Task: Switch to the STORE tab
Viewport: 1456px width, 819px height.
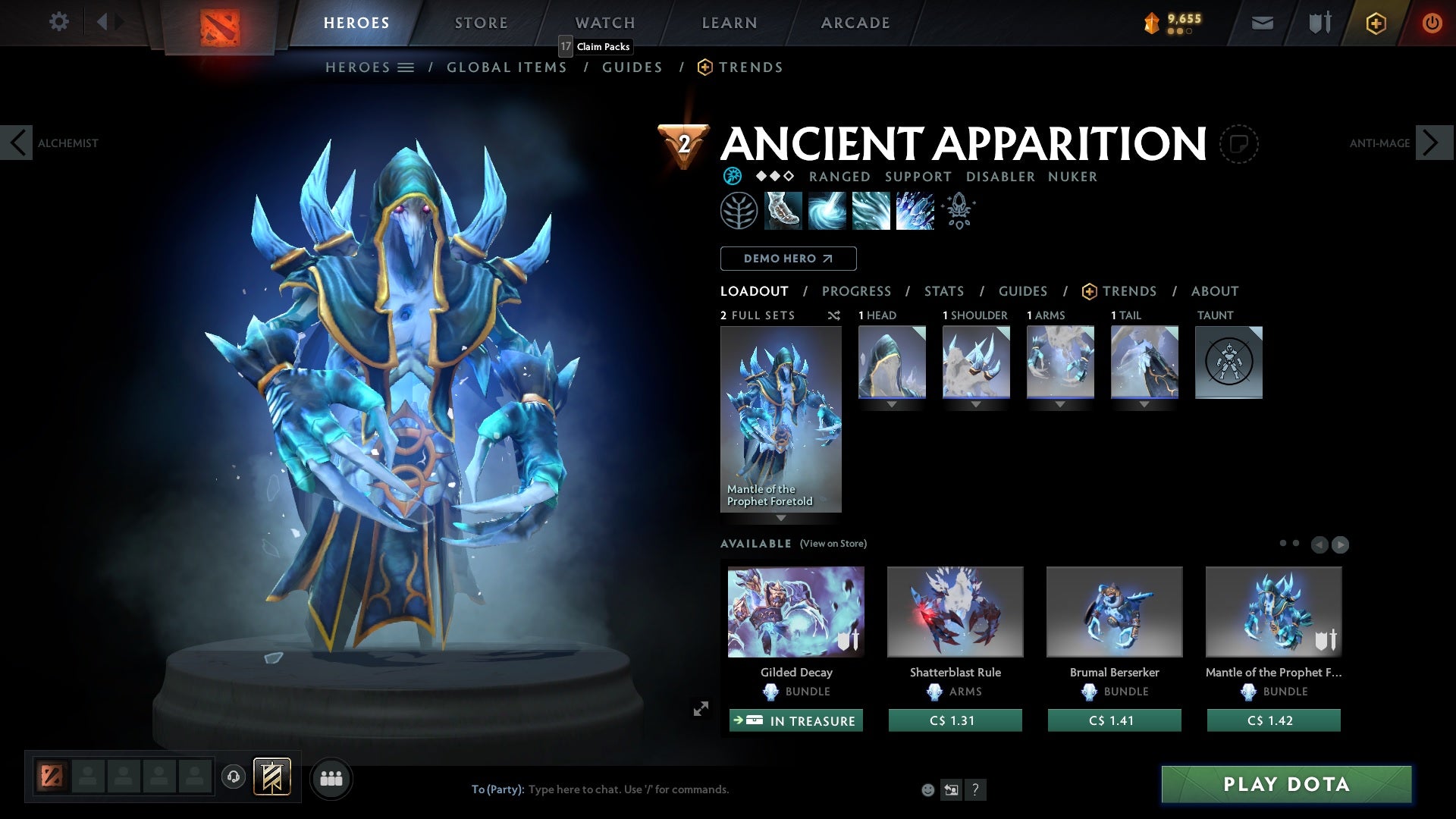Action: tap(481, 23)
